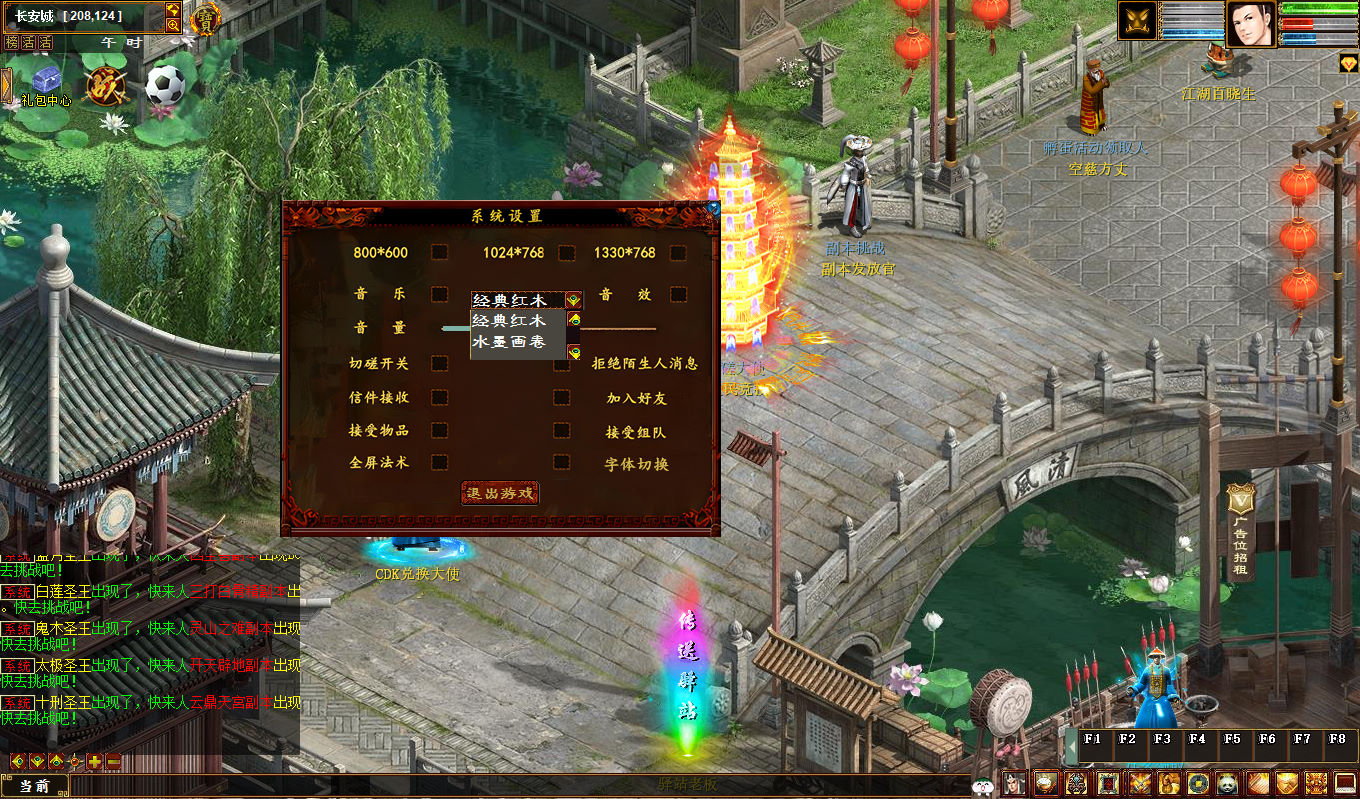This screenshot has height=799, width=1360.
Task: Toggle the 音效 sound effects checkbox
Action: click(x=678, y=294)
